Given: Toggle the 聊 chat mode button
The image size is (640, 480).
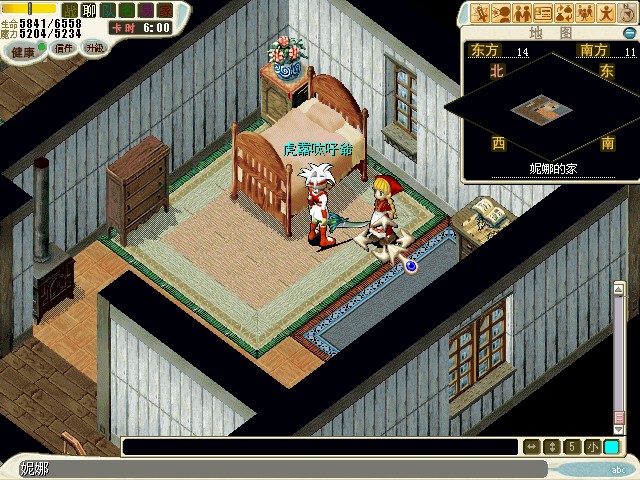Looking at the screenshot, I should click(88, 10).
